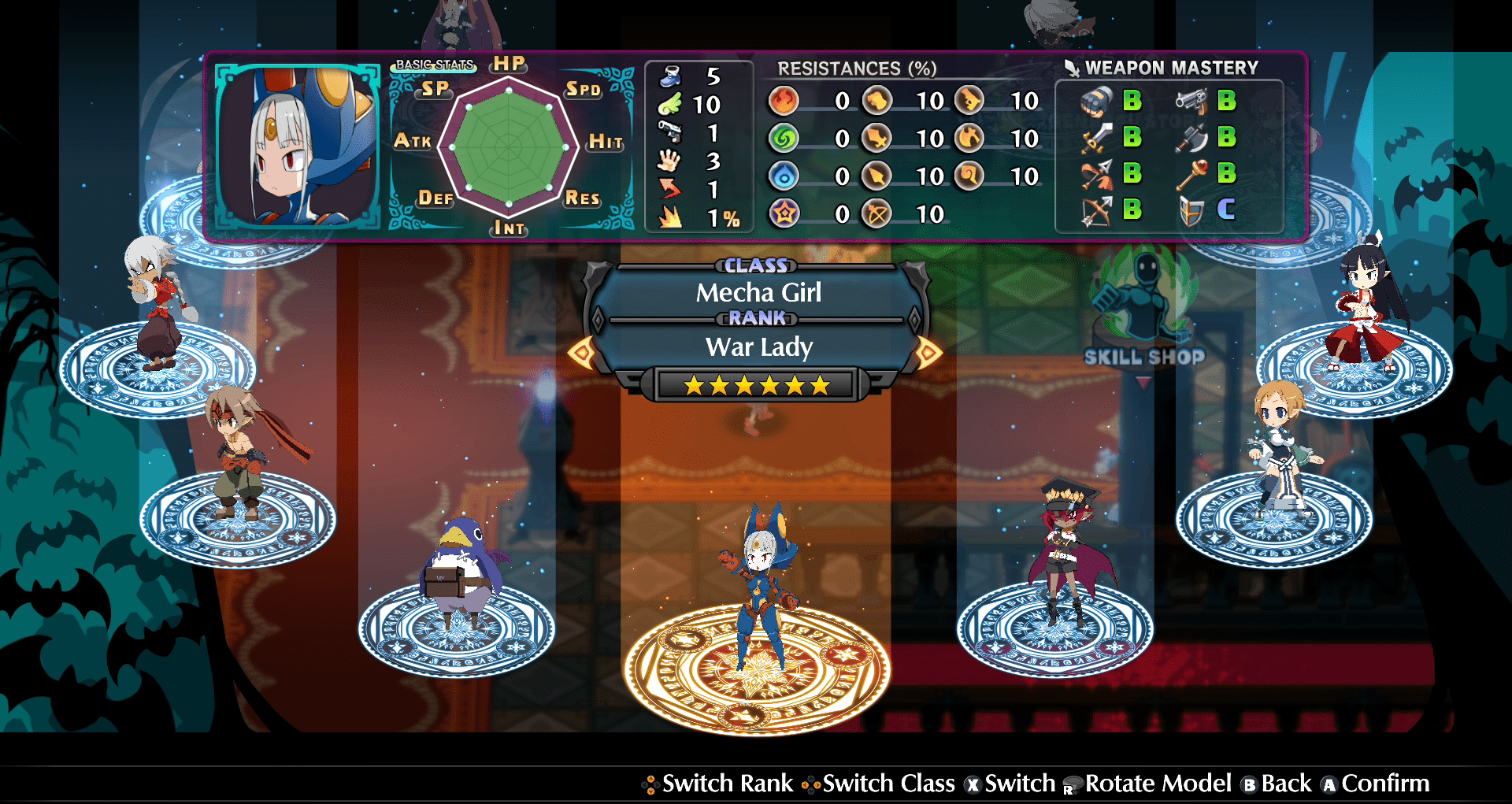Select the Prinny penguin class unit
This screenshot has width=1512, height=804.
click(x=459, y=571)
